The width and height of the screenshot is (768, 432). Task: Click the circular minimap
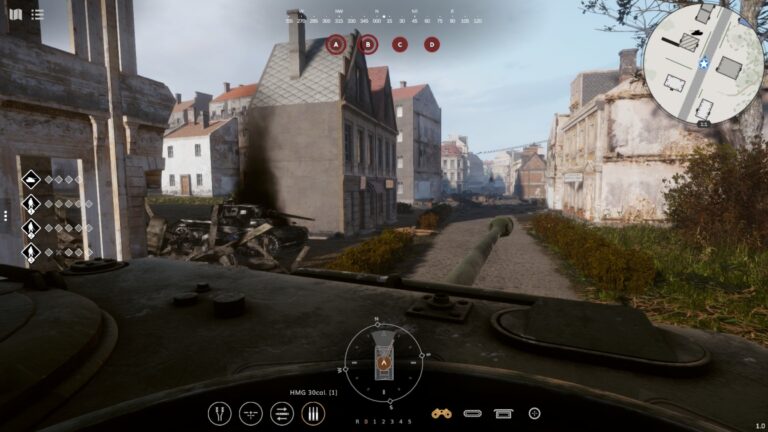[703, 63]
